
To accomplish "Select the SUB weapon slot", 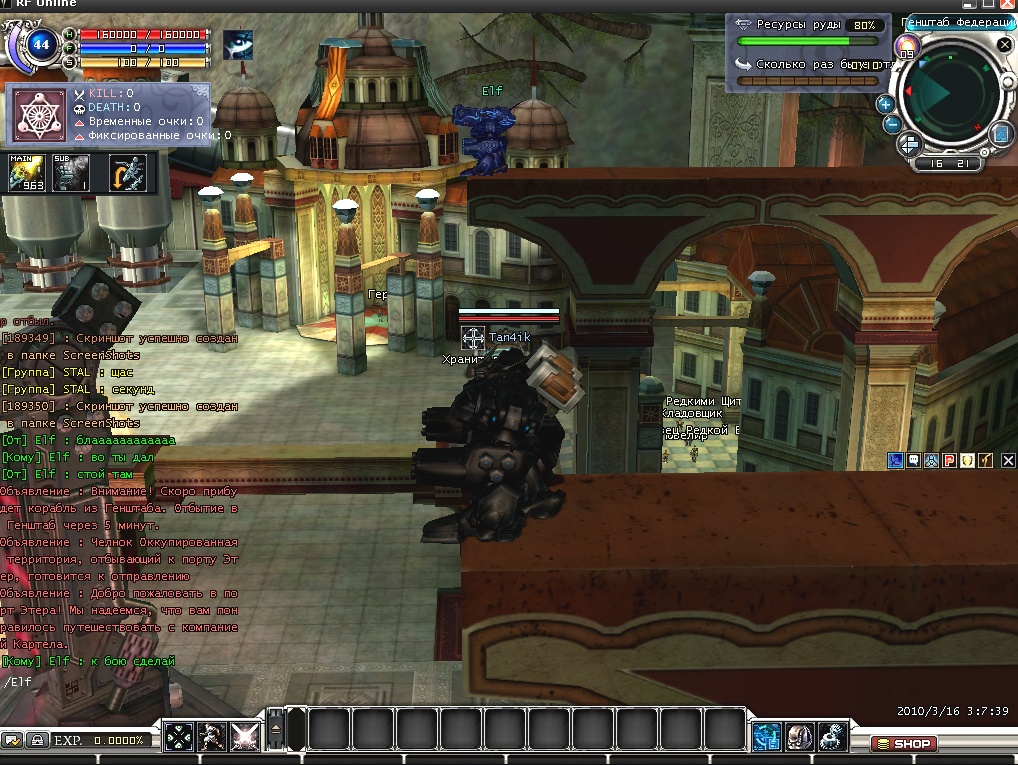I will click(x=71, y=172).
